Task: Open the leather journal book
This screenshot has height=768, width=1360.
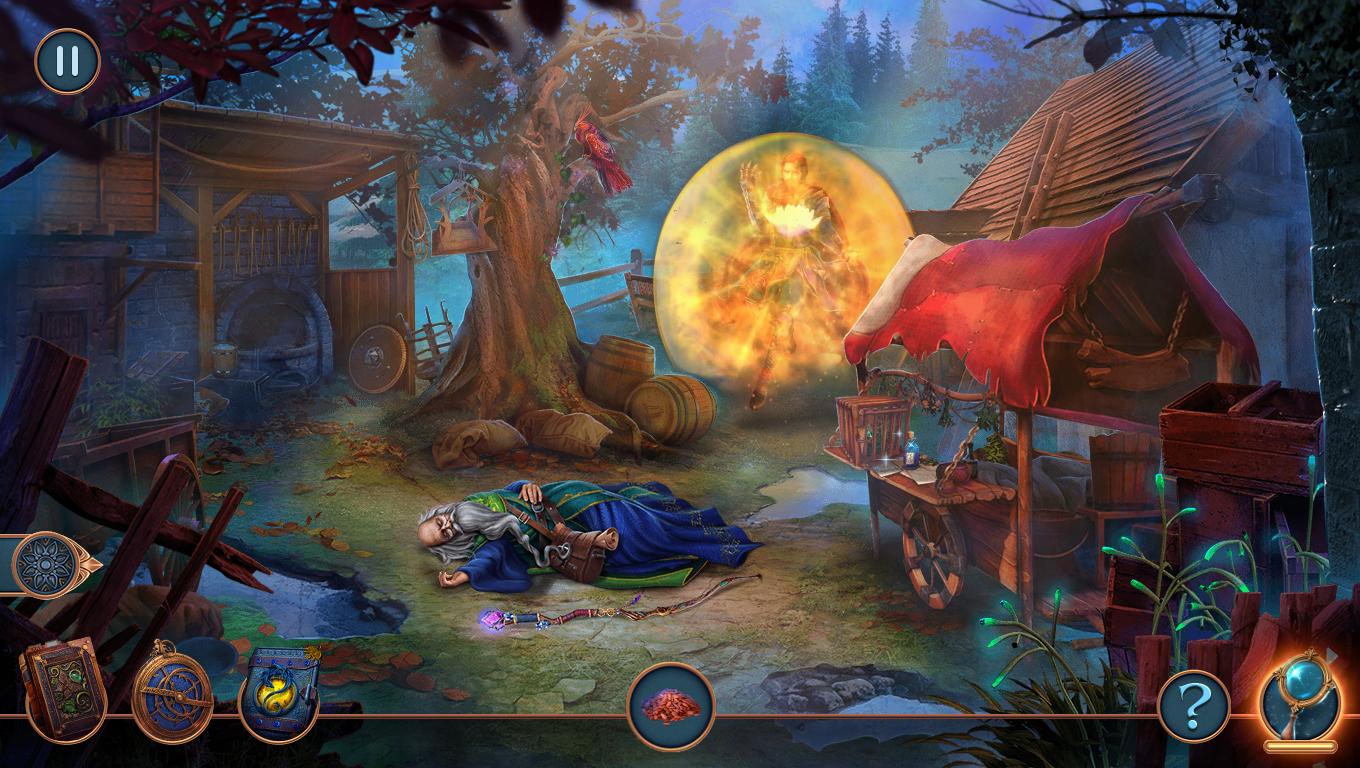Action: pyautogui.click(x=63, y=688)
